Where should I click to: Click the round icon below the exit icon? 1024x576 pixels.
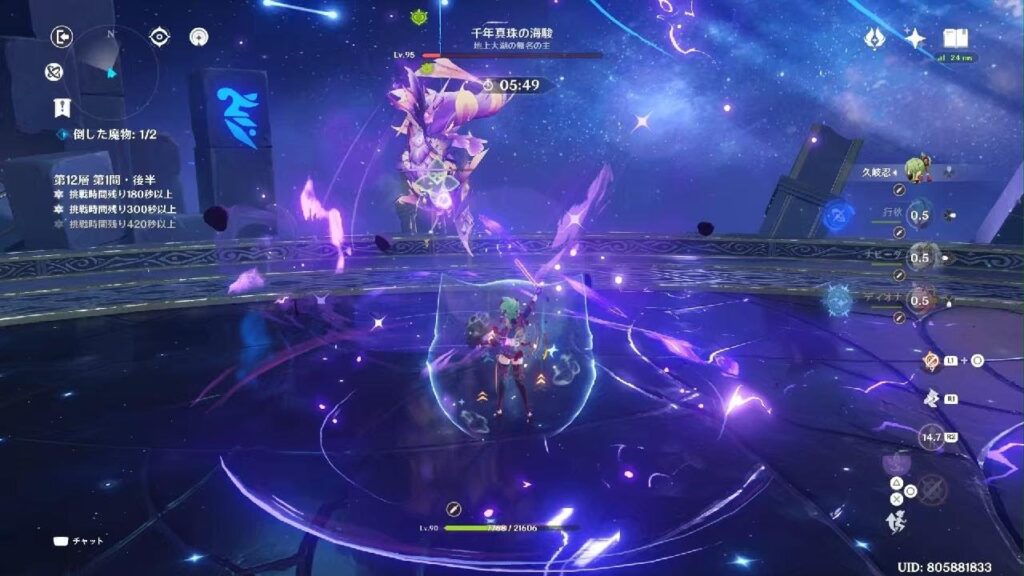point(55,72)
